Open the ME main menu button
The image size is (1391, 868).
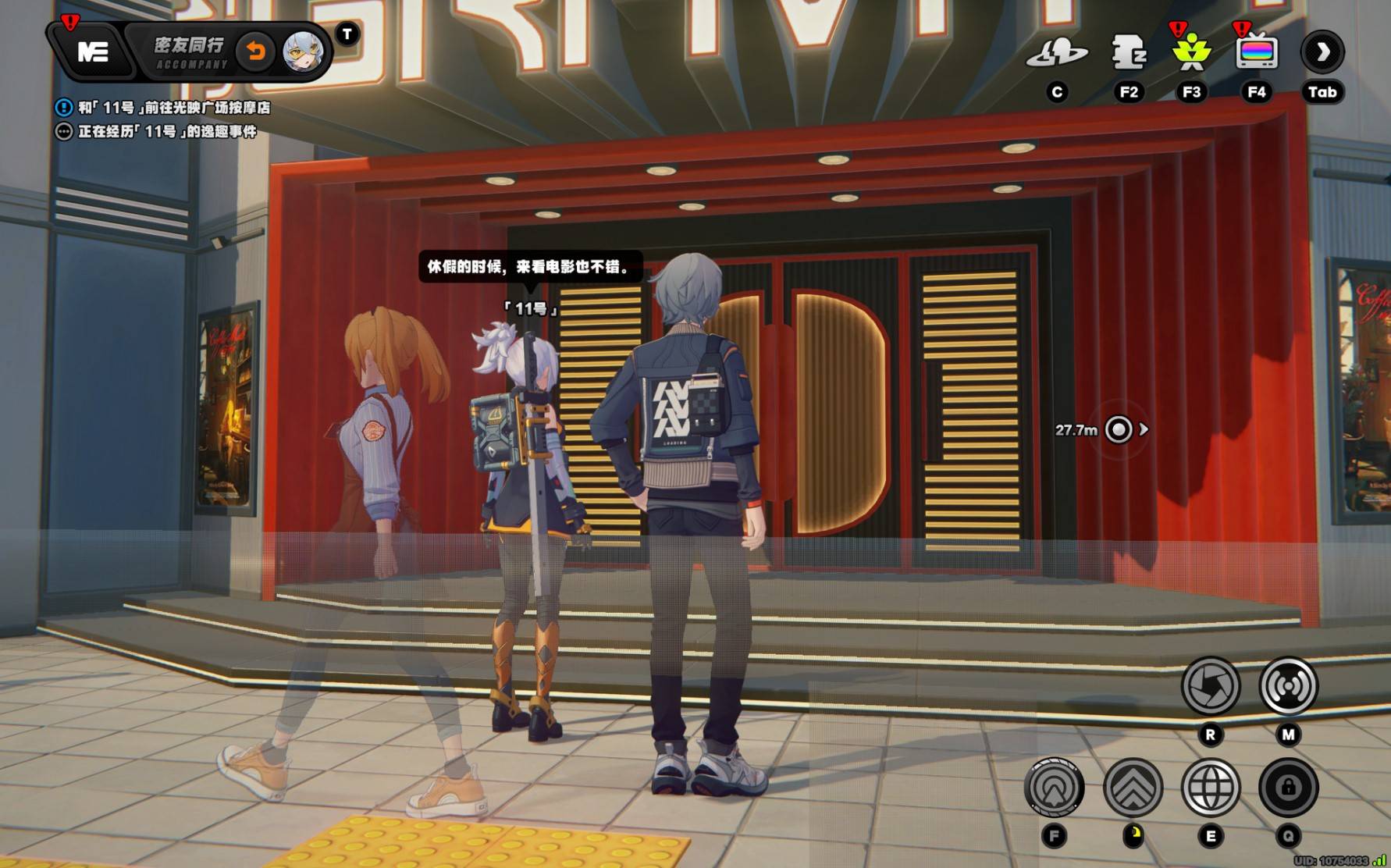tap(93, 52)
